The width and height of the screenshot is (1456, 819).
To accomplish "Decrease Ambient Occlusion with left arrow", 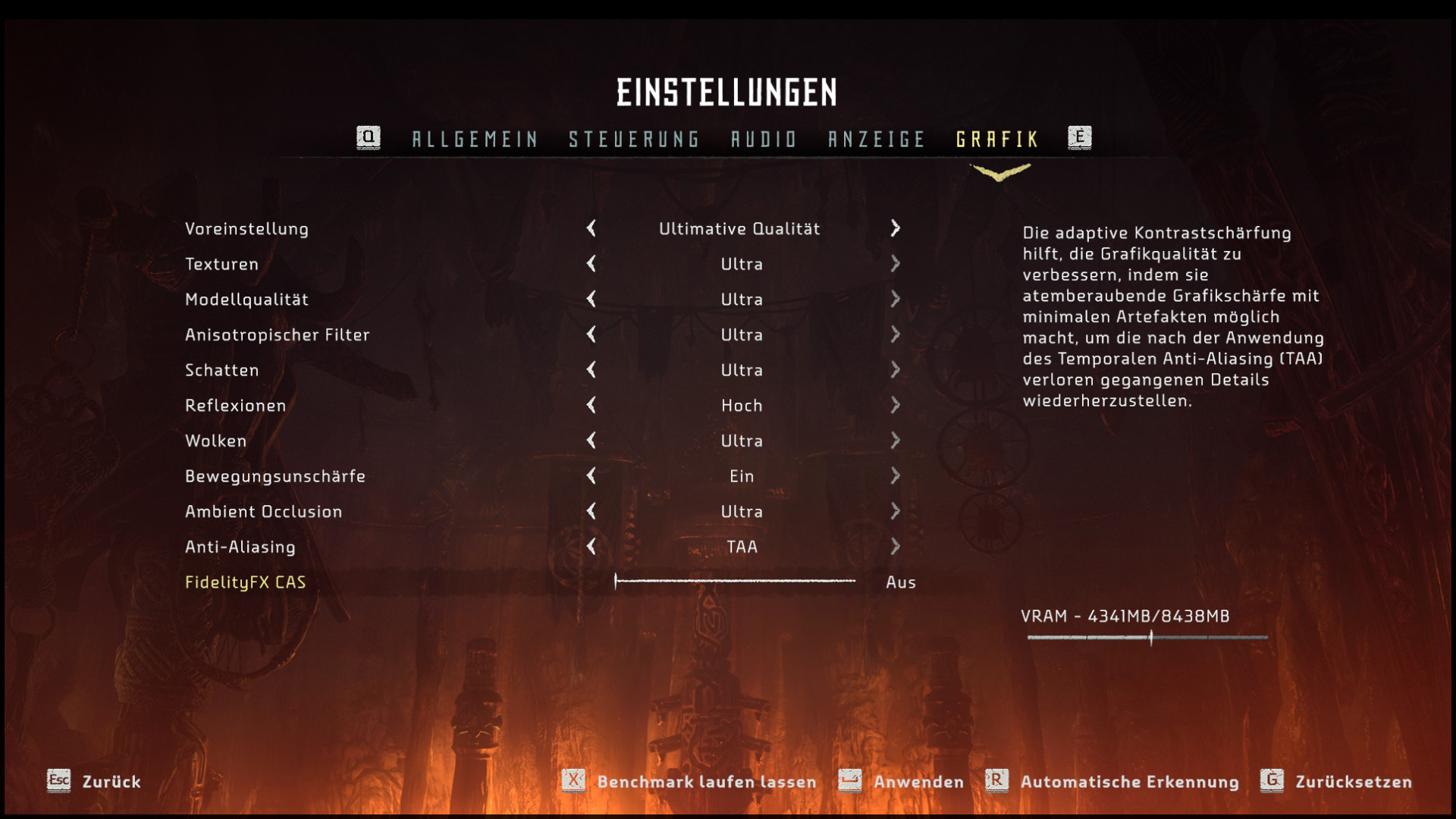I will tap(591, 512).
